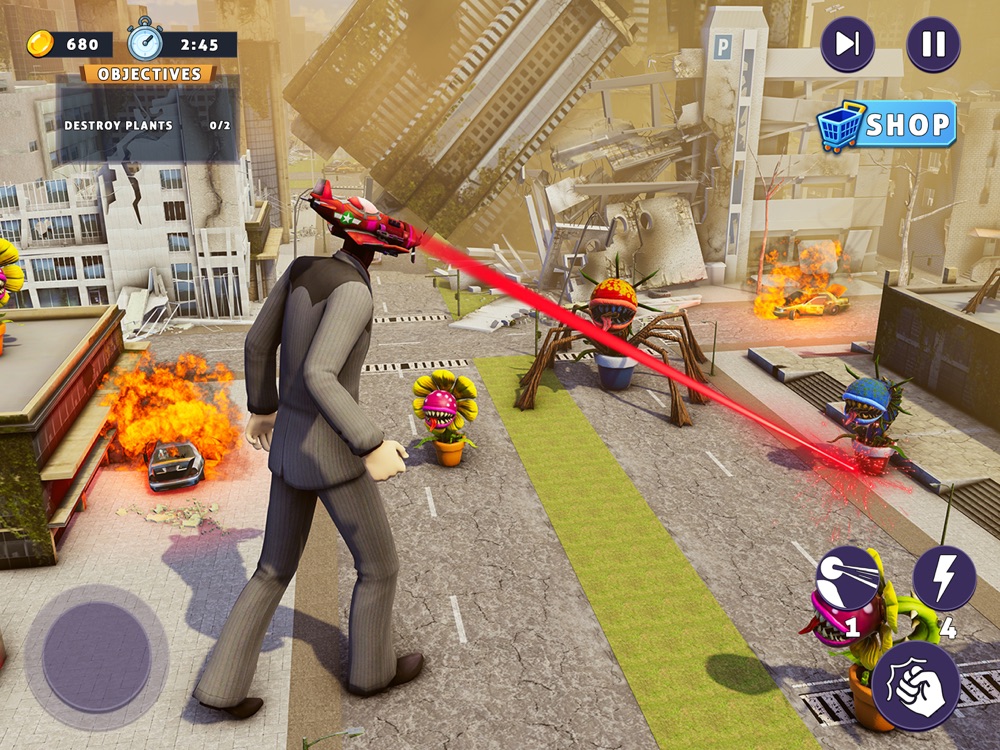
Task: Fire the laser eye ability
Action: pos(848,578)
